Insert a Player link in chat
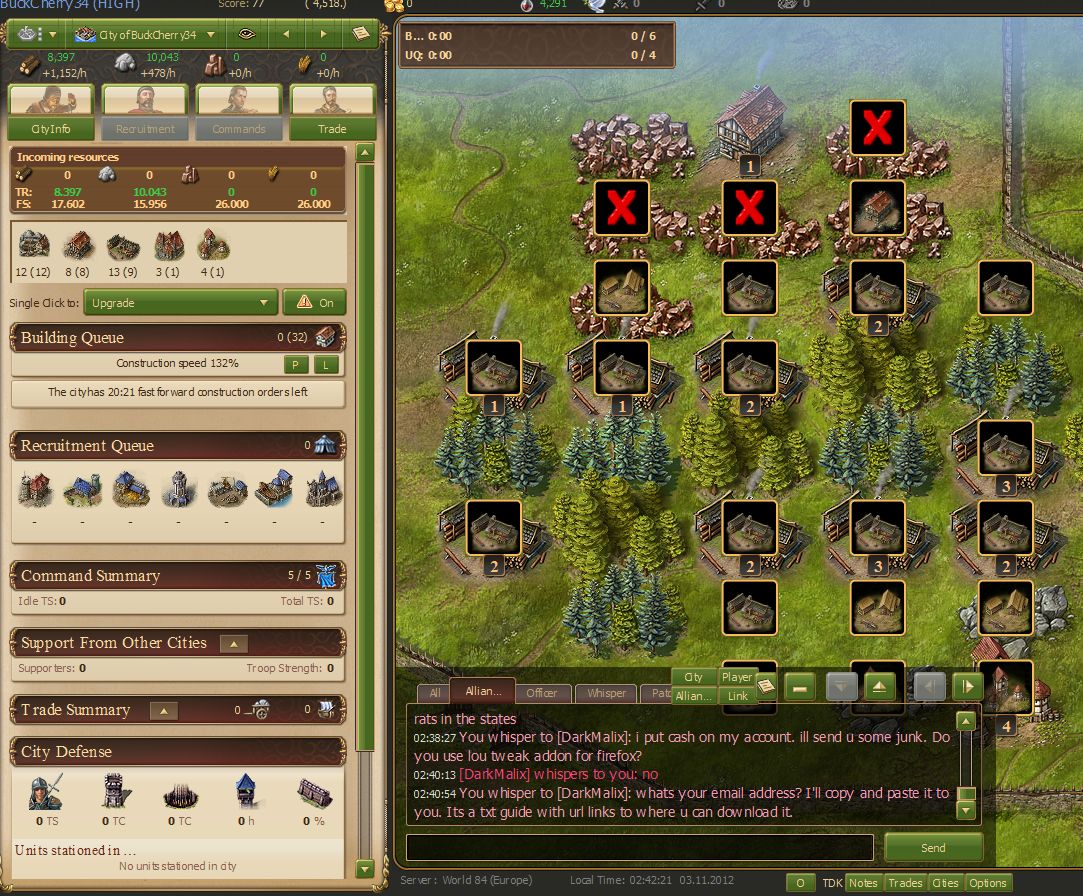 [737, 677]
